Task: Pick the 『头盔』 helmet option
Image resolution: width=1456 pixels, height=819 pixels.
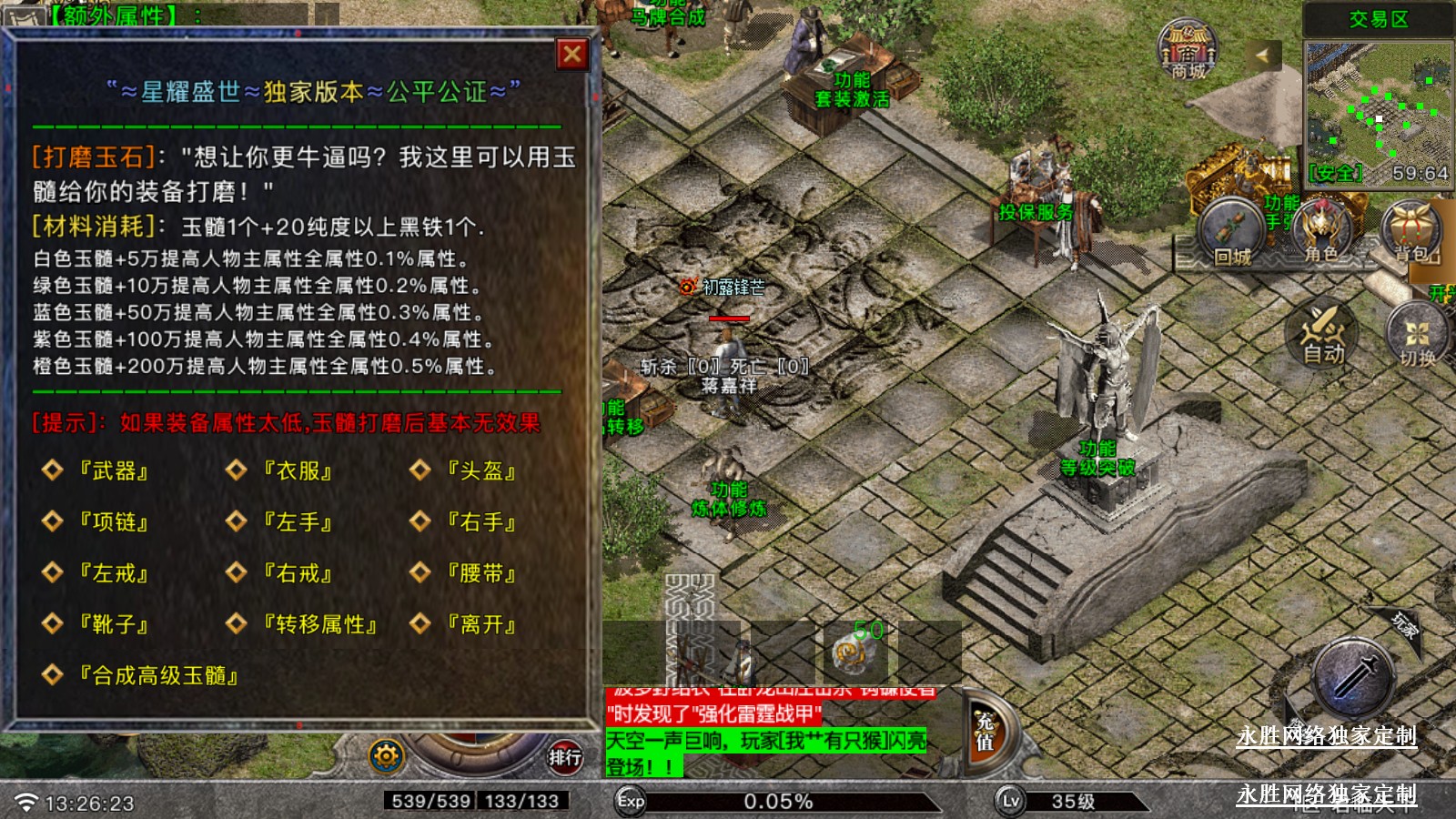Action: tap(480, 470)
